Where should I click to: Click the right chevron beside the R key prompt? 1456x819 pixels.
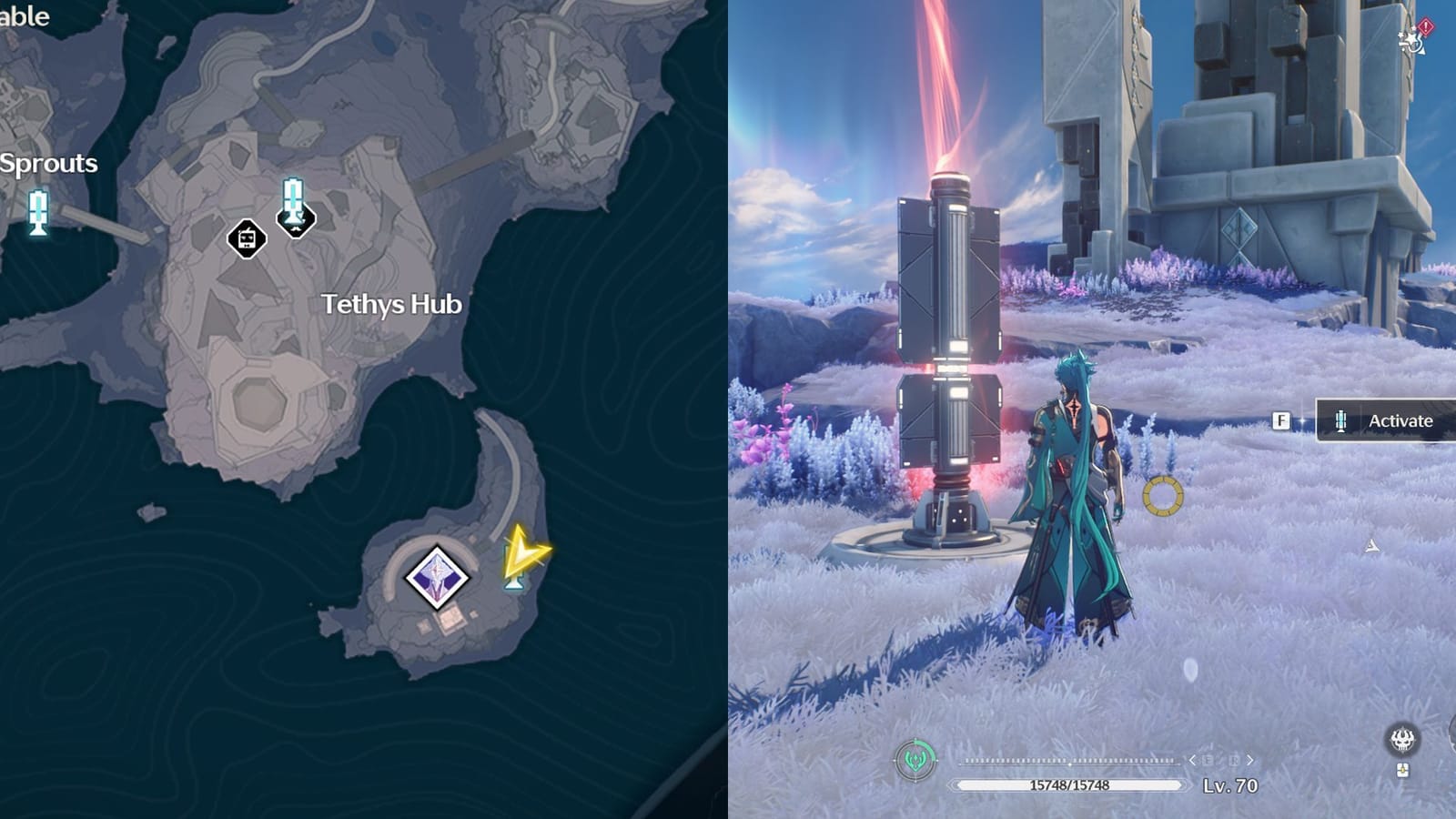click(1249, 761)
